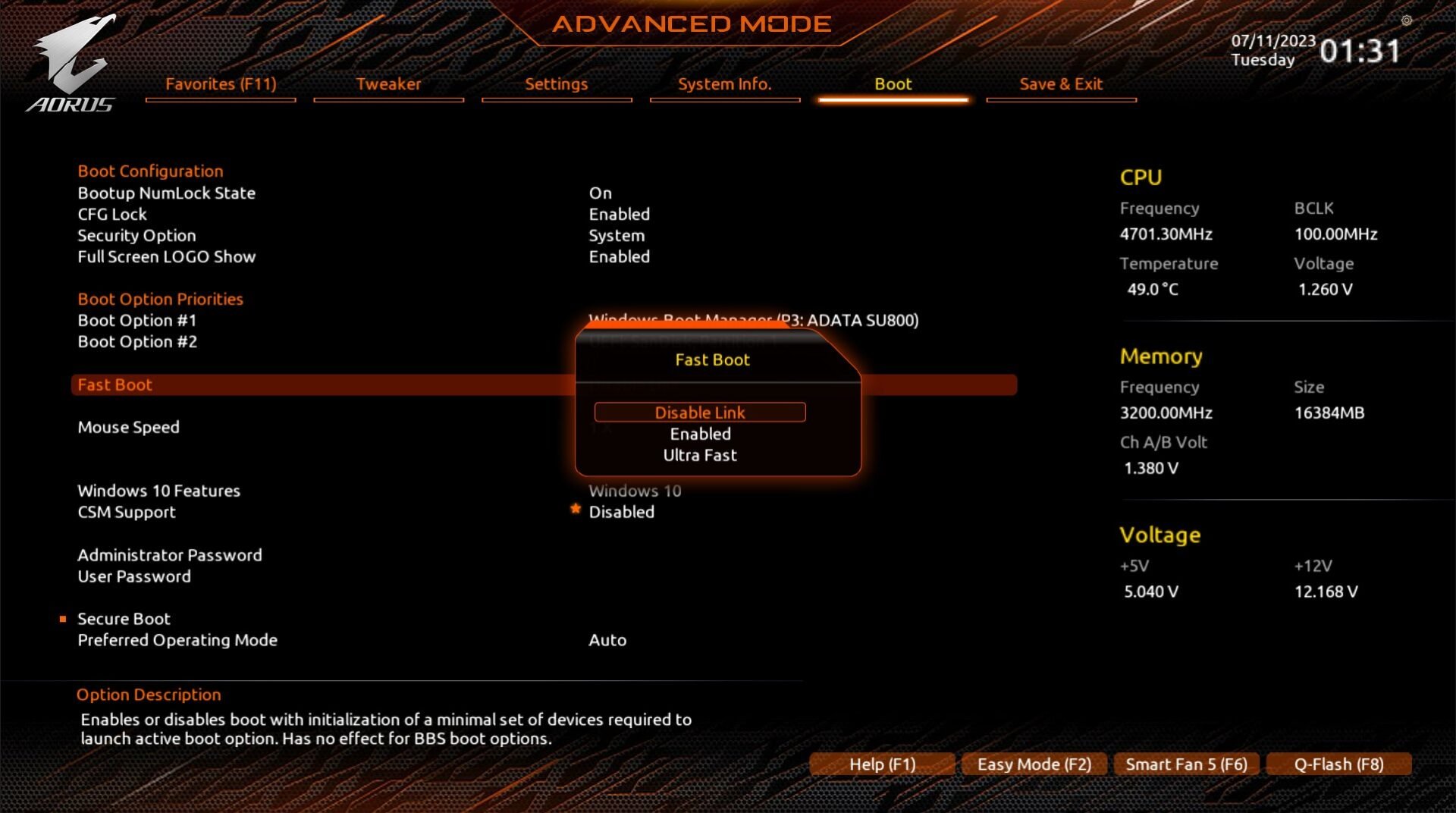Choose the Security Option row
Image resolution: width=1456 pixels, height=813 pixels.
[136, 236]
